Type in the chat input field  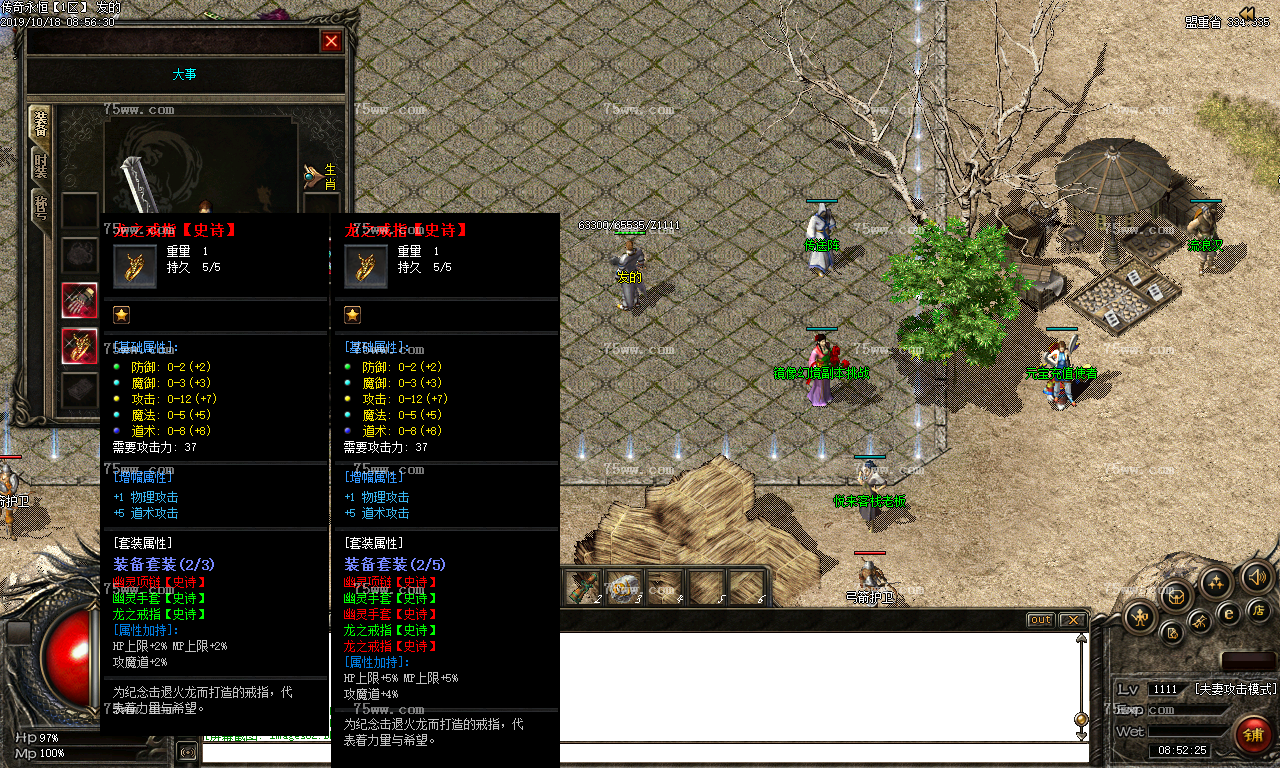pos(640,751)
